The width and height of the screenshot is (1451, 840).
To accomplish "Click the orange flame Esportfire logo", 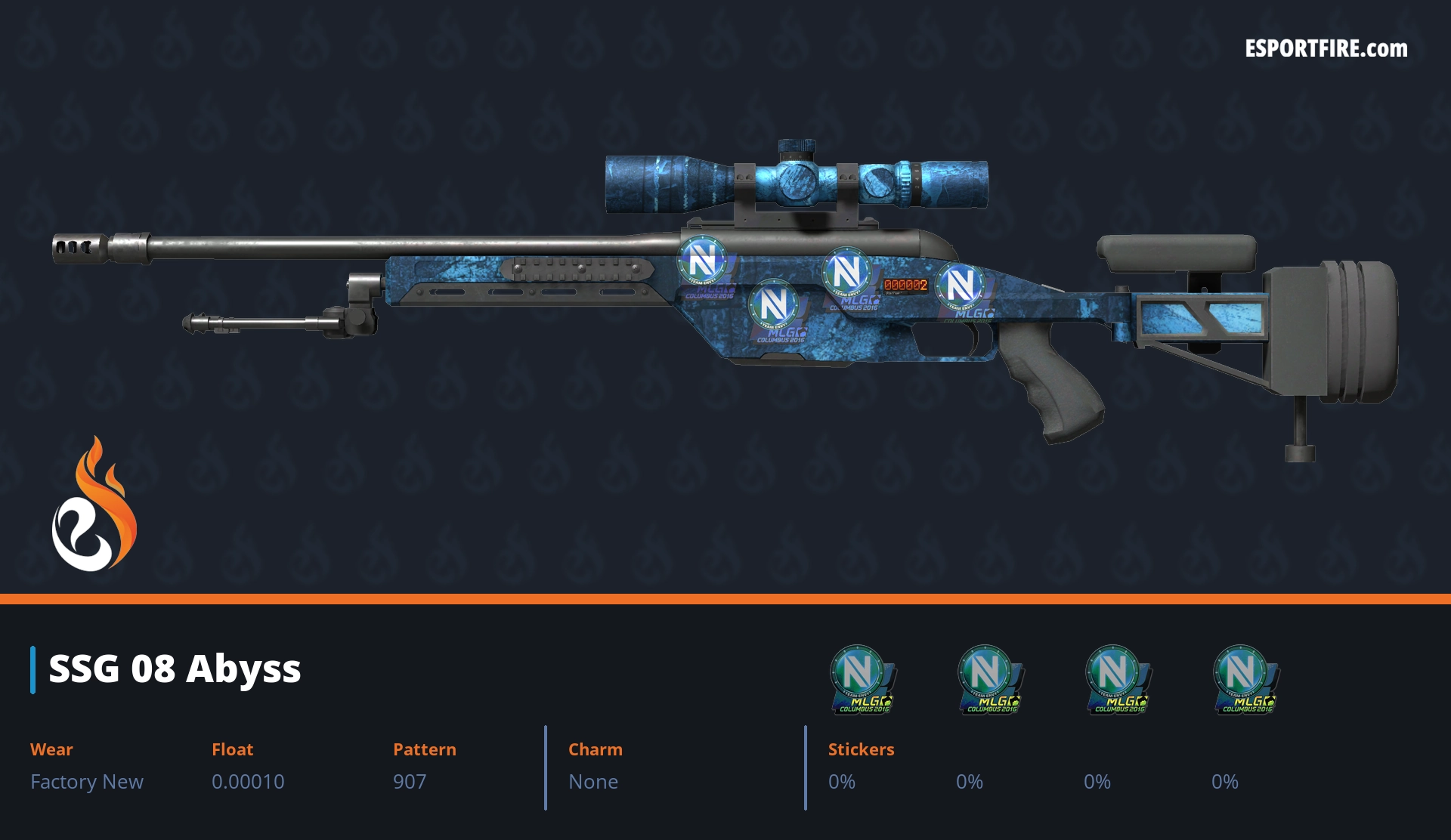I will coord(94,506).
